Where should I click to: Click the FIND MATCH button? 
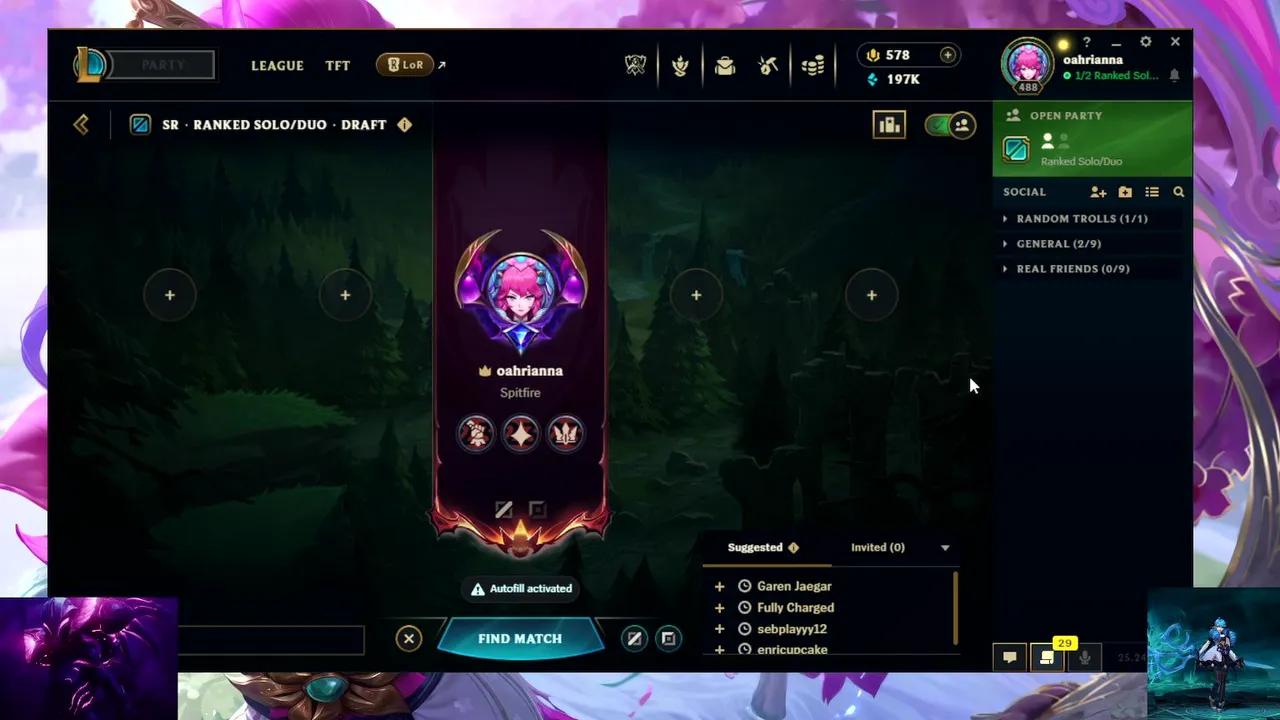[520, 638]
